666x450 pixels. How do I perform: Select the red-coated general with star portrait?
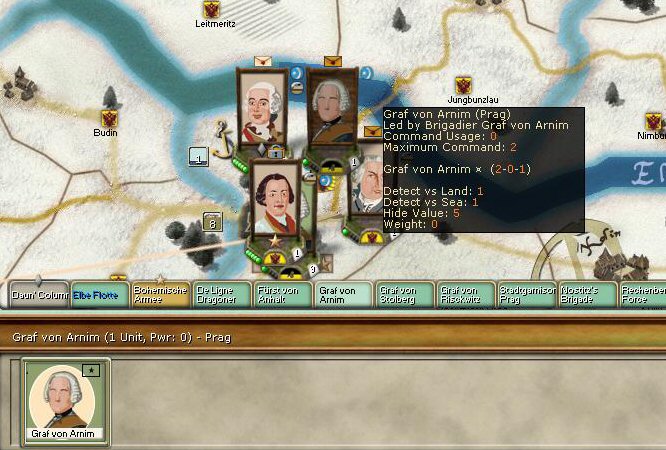(x=277, y=198)
